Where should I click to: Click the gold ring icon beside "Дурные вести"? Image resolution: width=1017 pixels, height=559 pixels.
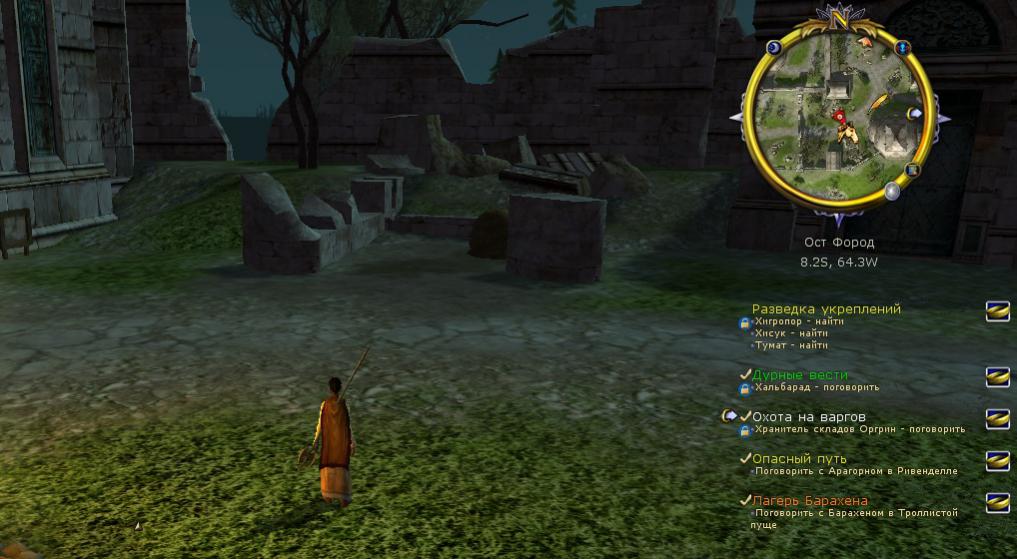pyautogui.click(x=997, y=377)
